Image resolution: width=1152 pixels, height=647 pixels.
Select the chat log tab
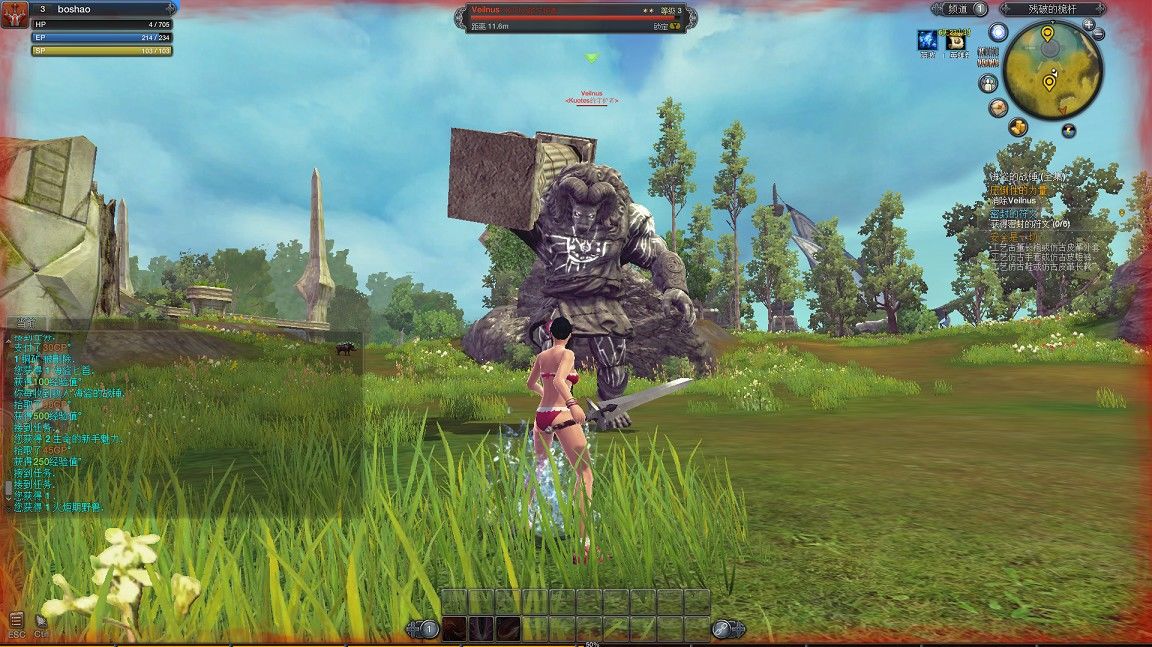[22, 322]
